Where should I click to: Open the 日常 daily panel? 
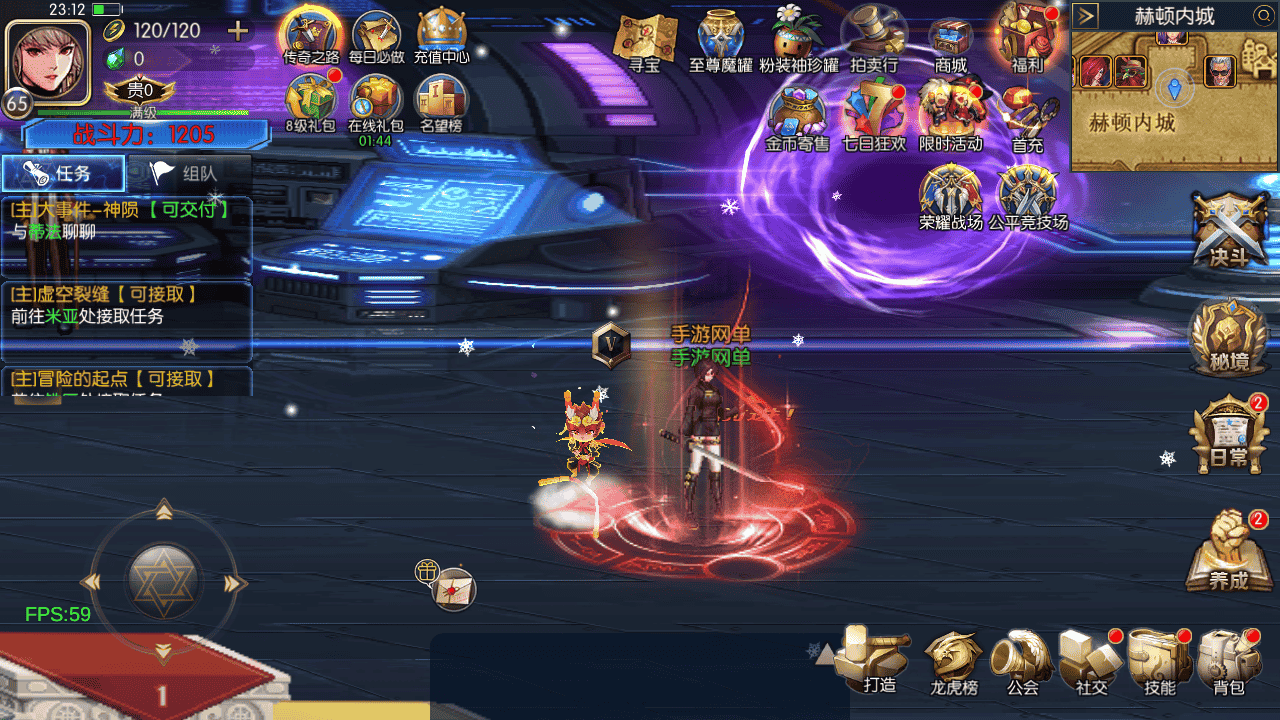pos(1228,435)
